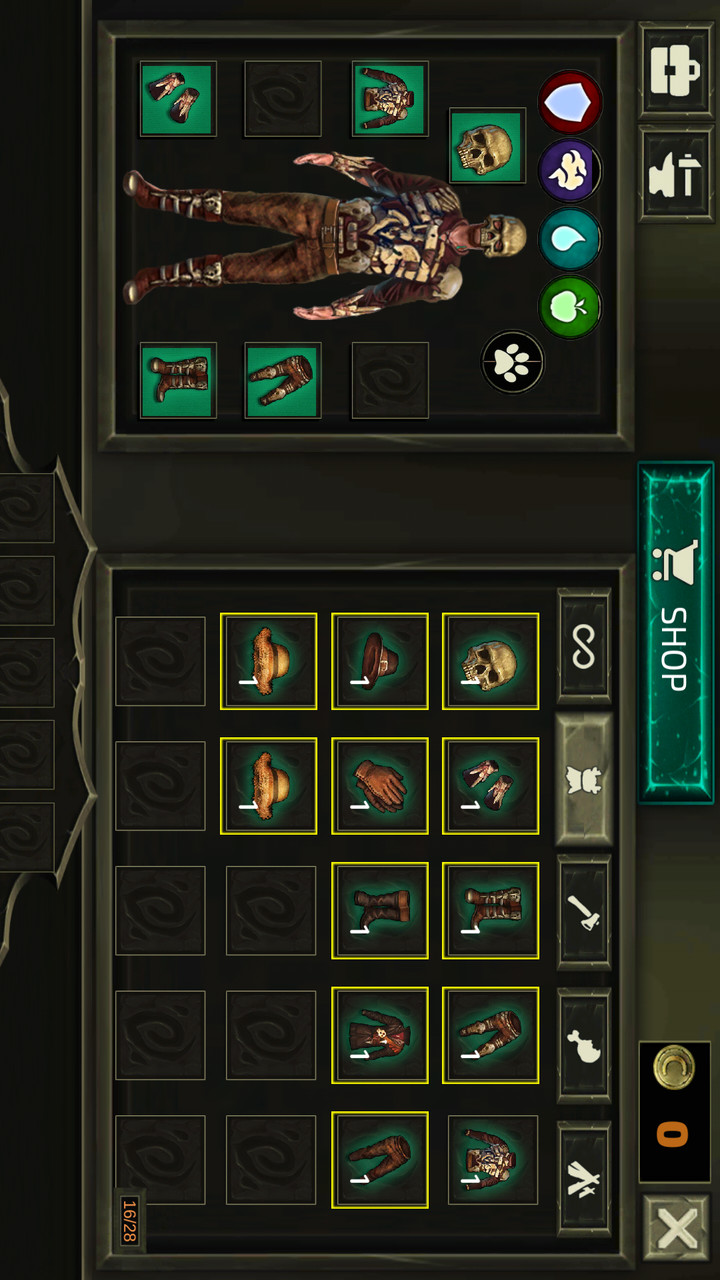Image resolution: width=720 pixels, height=1280 pixels.
Task: Tap the green apple hunger icon
Action: tap(570, 306)
